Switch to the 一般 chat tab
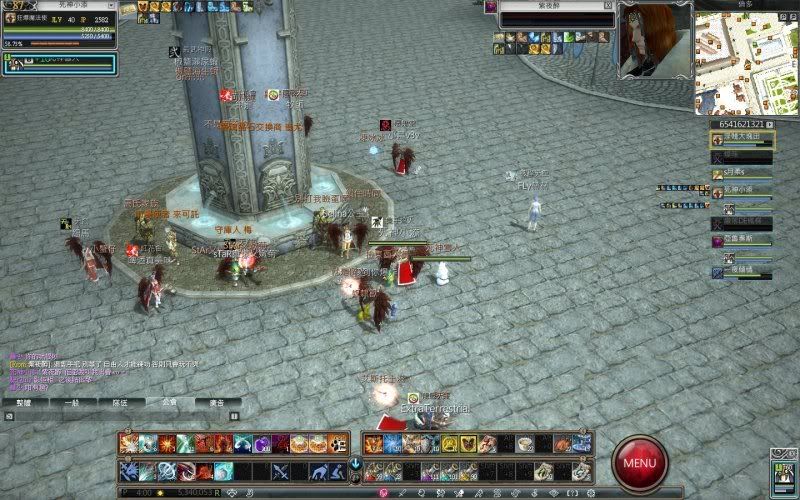The image size is (800, 500). (69, 402)
